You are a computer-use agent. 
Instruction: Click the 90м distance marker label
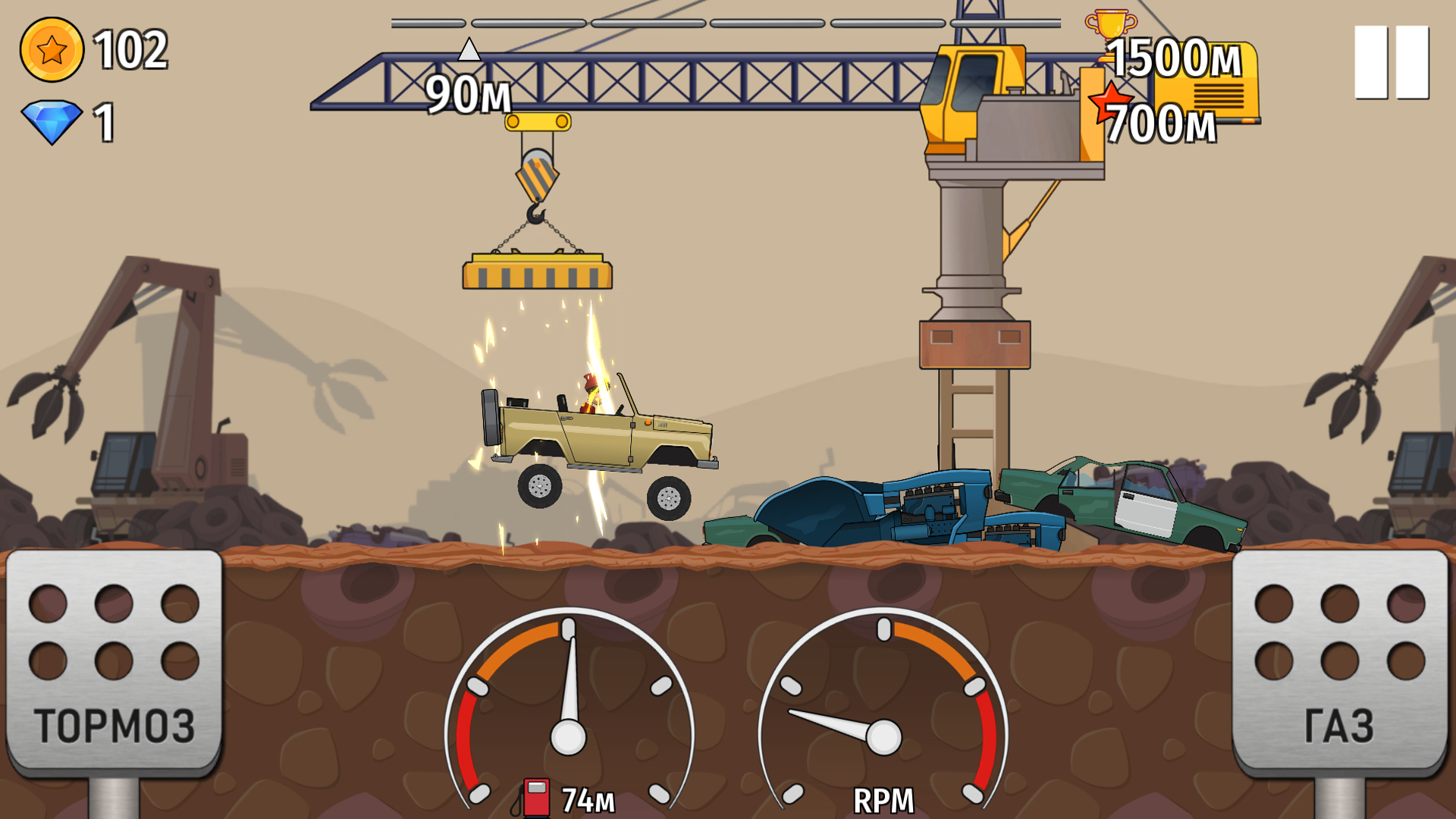click(468, 94)
